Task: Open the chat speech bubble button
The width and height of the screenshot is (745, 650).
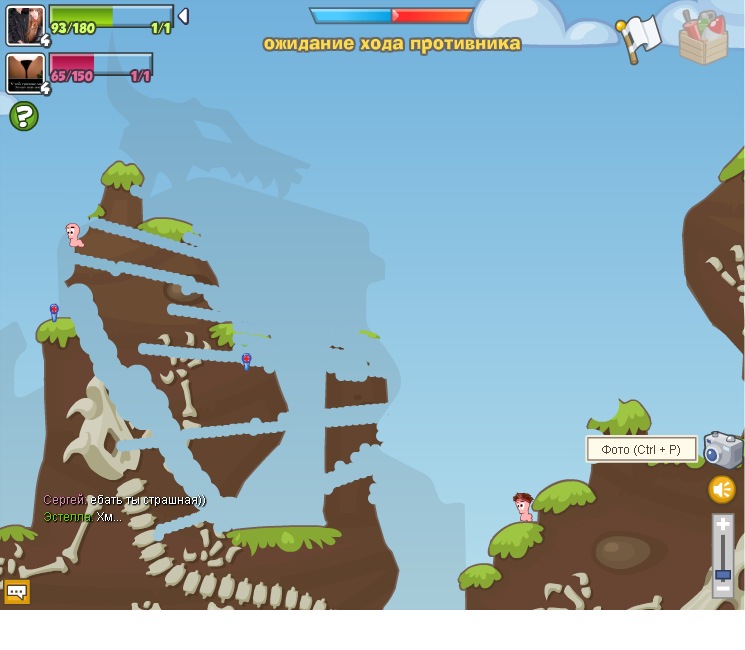Action: point(17,592)
